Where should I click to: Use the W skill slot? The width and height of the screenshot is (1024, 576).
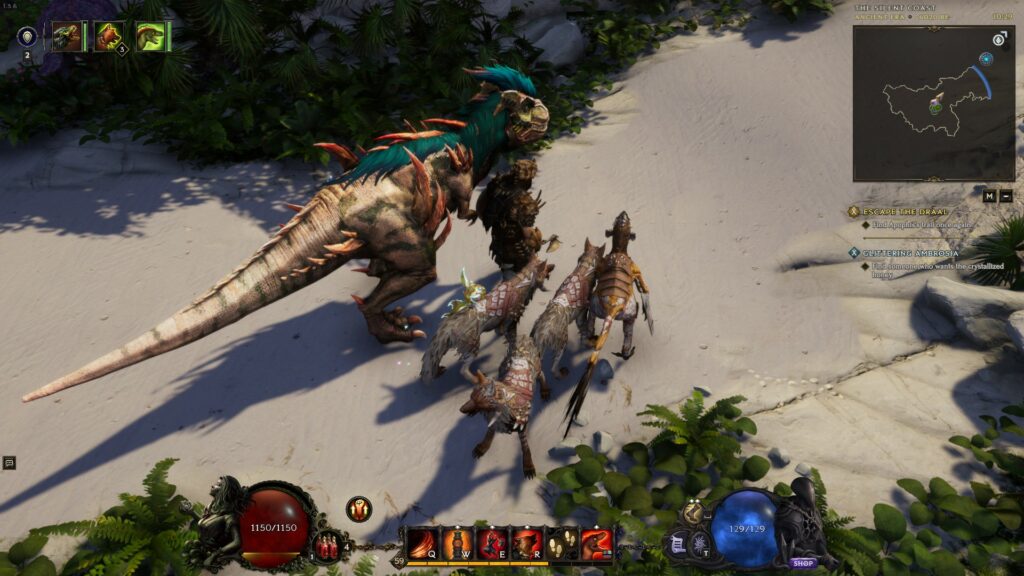pyautogui.click(x=457, y=544)
